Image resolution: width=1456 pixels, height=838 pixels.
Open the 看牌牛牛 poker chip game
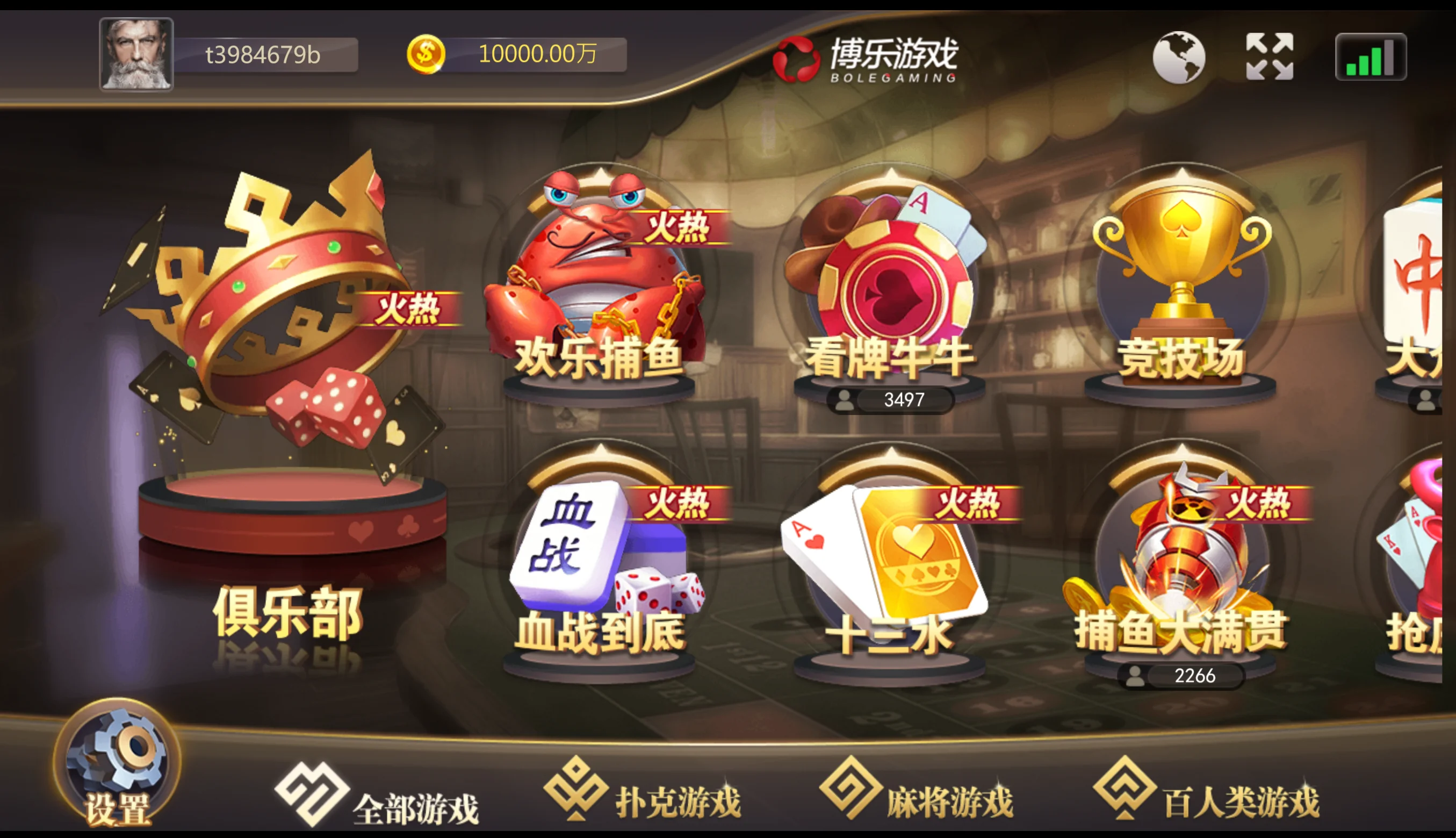tap(890, 288)
